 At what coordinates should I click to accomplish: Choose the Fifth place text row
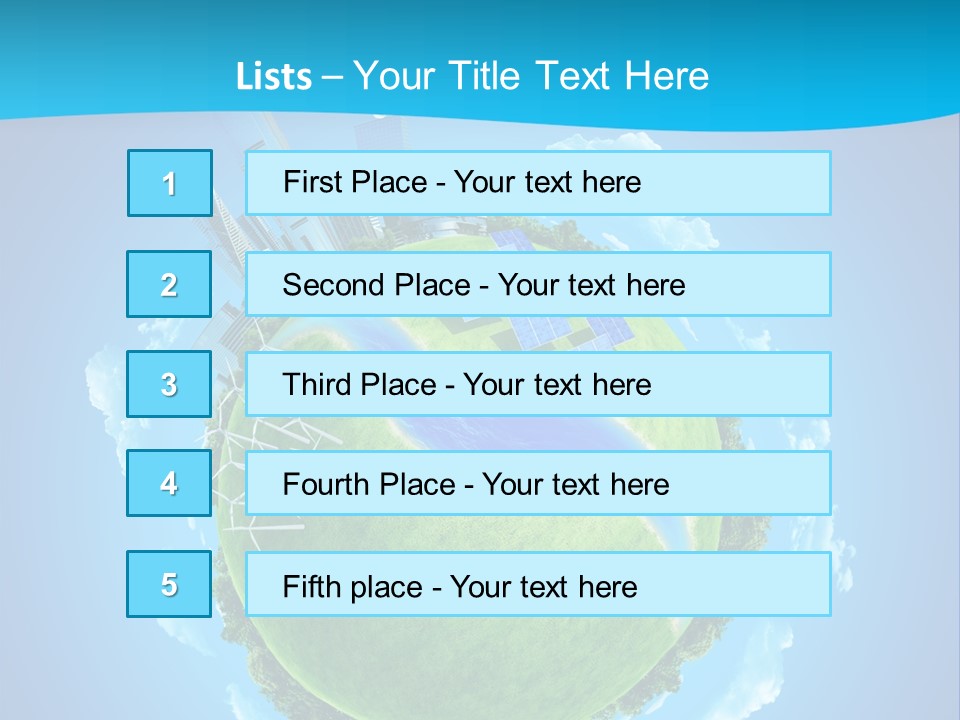point(538,585)
